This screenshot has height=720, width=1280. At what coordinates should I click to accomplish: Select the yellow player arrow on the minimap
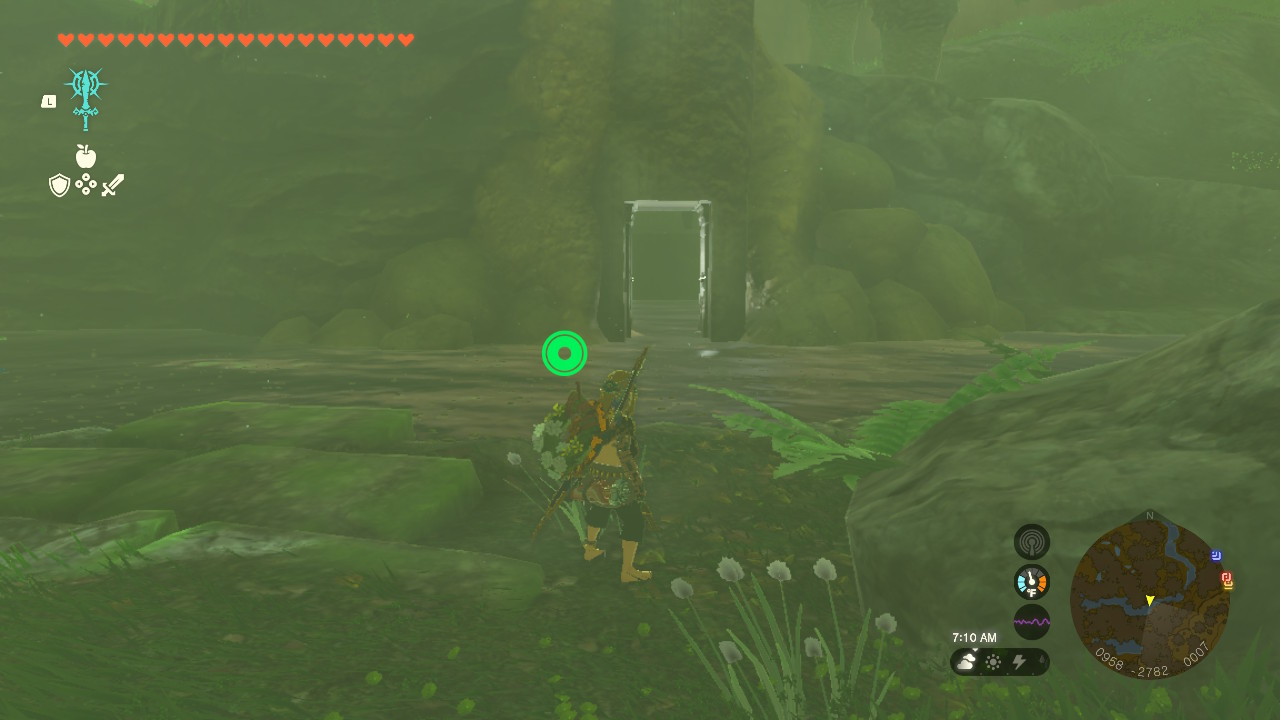pyautogui.click(x=1149, y=600)
